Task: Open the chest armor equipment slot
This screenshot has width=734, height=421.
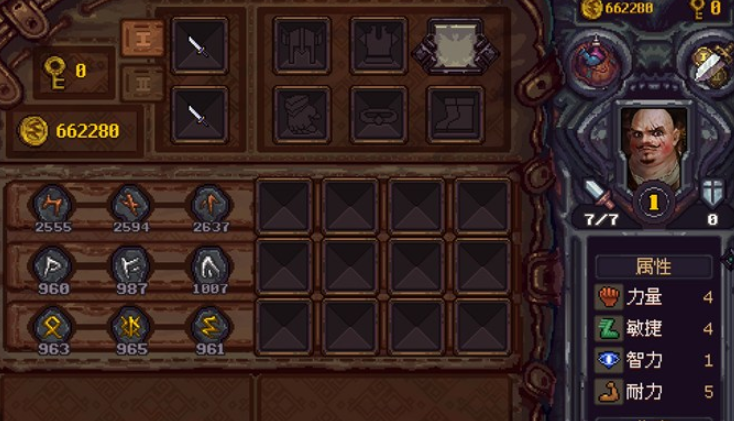Action: coord(378,45)
